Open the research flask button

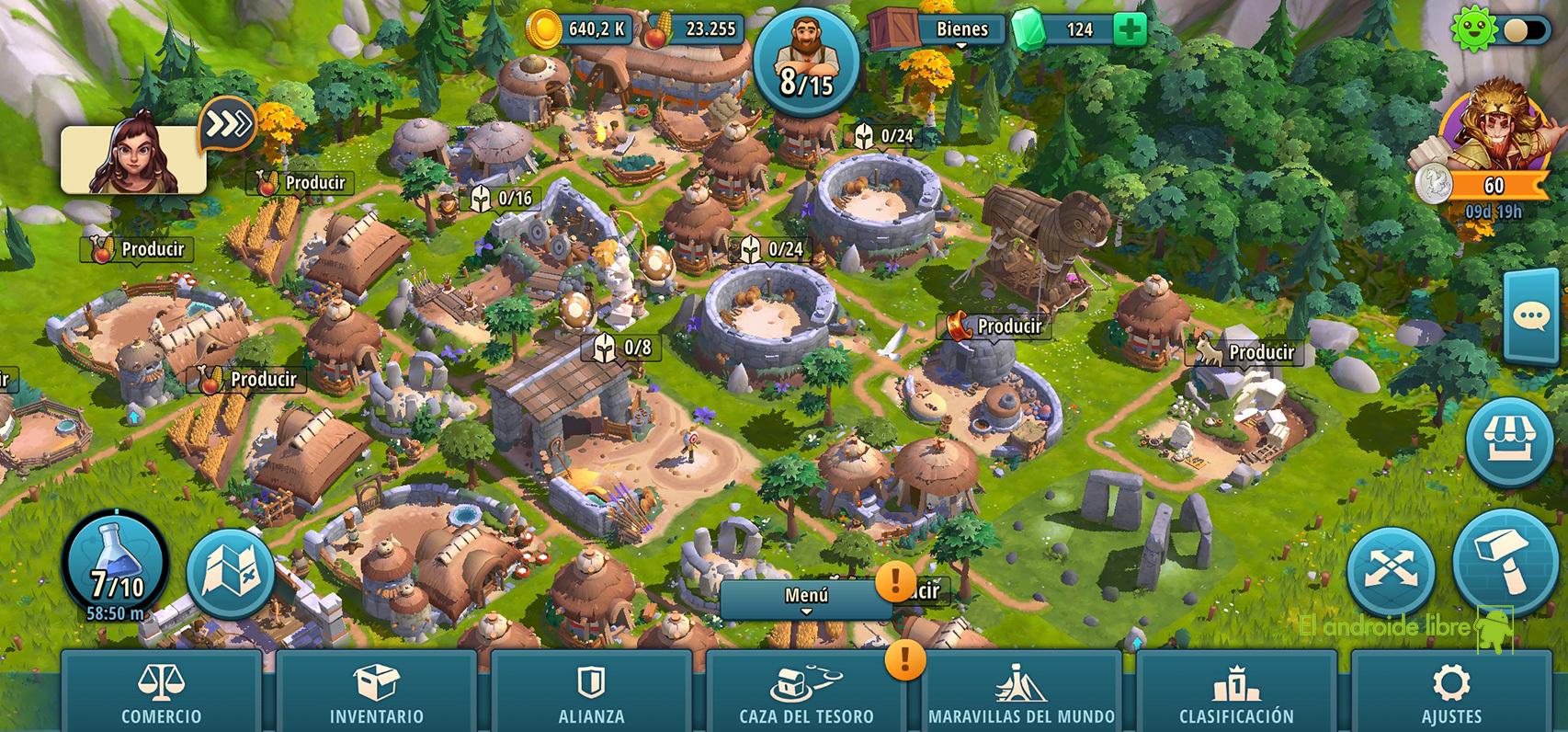[116, 562]
